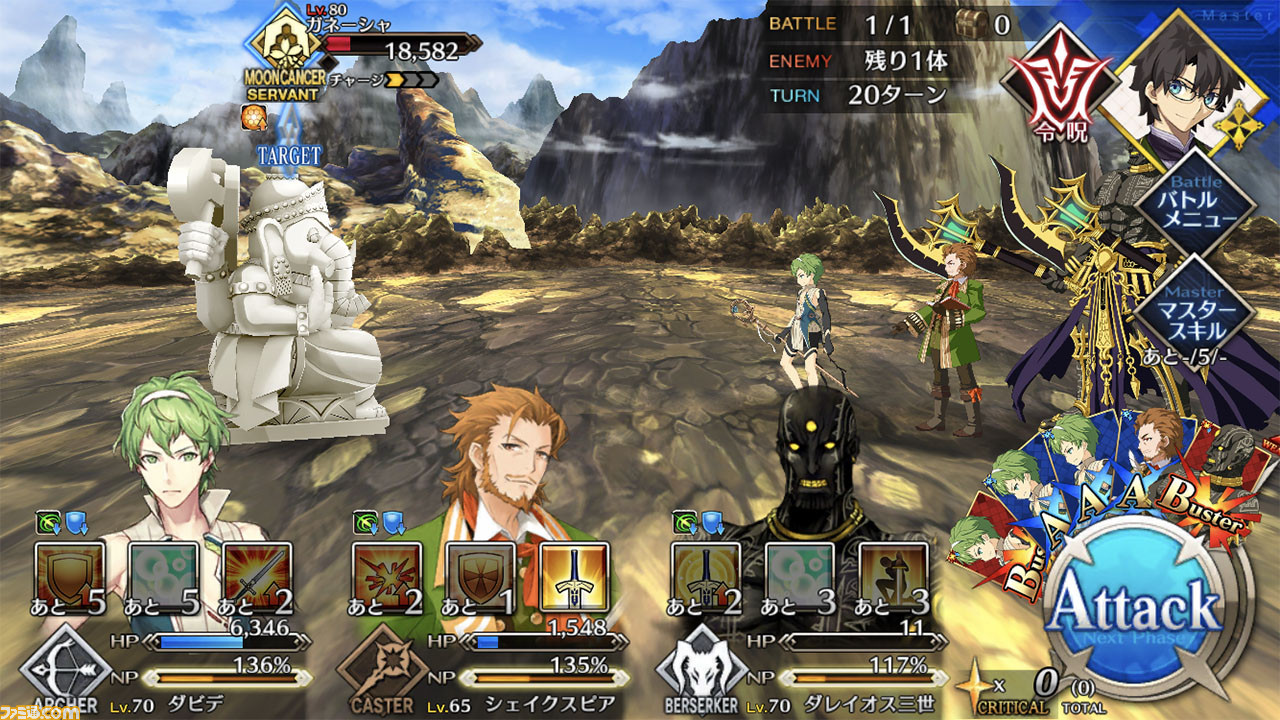This screenshot has height=720, width=1280.
Task: Choose David's sword strike skill icon
Action: [x=258, y=577]
